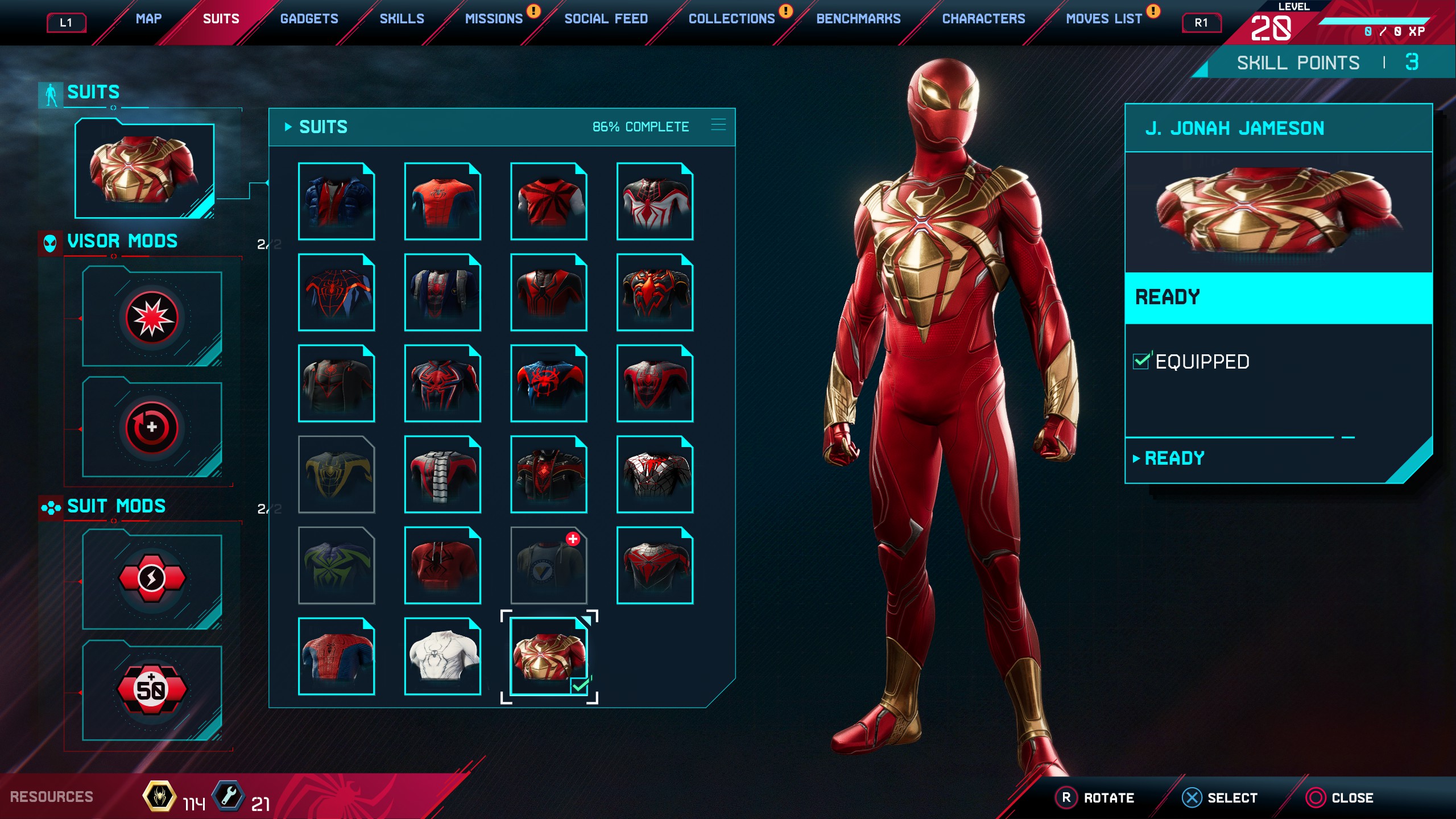The width and height of the screenshot is (1456, 819).
Task: Choose the classic red and blue suit
Action: [336, 656]
